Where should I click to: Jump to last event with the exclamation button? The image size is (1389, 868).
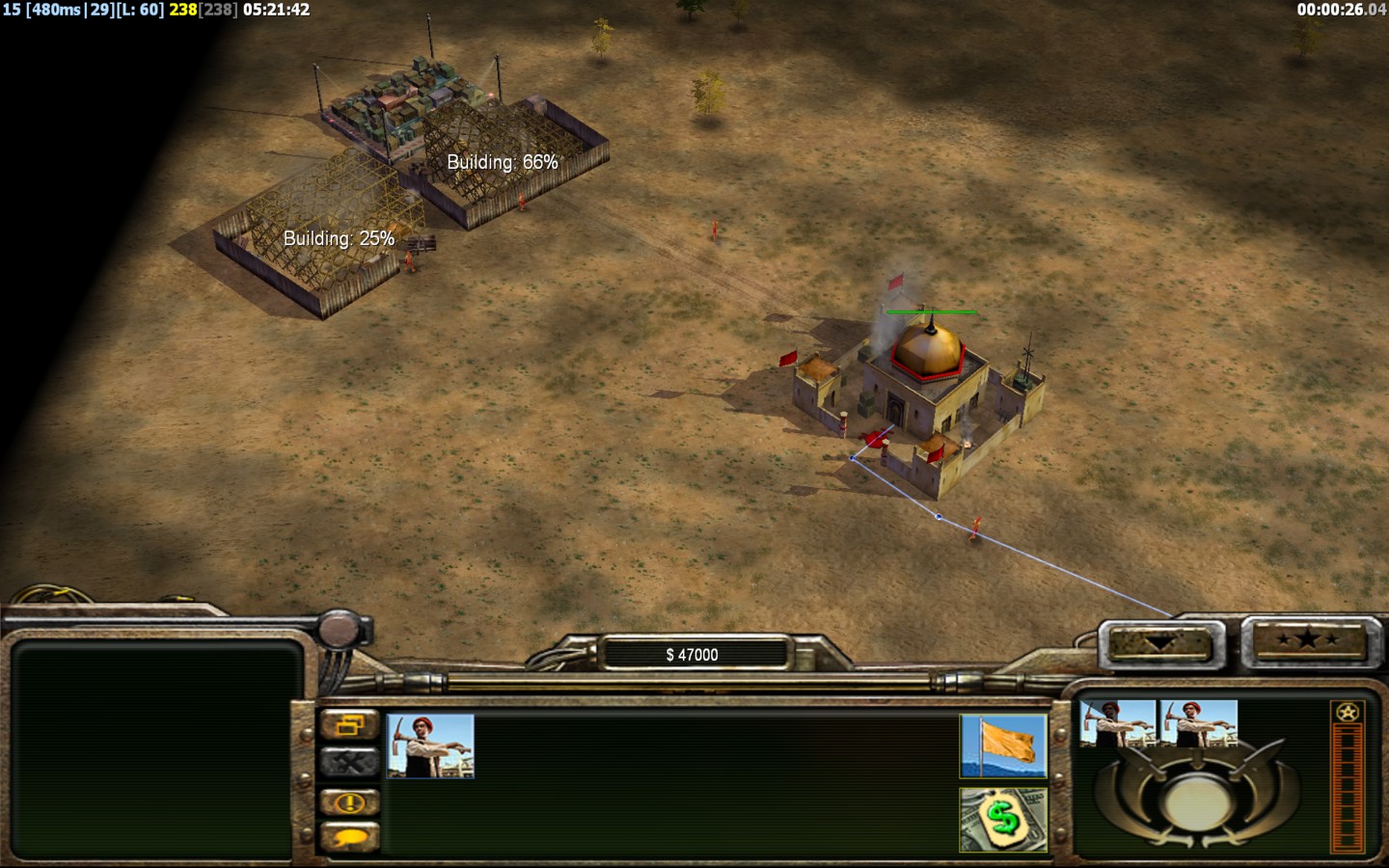(349, 802)
